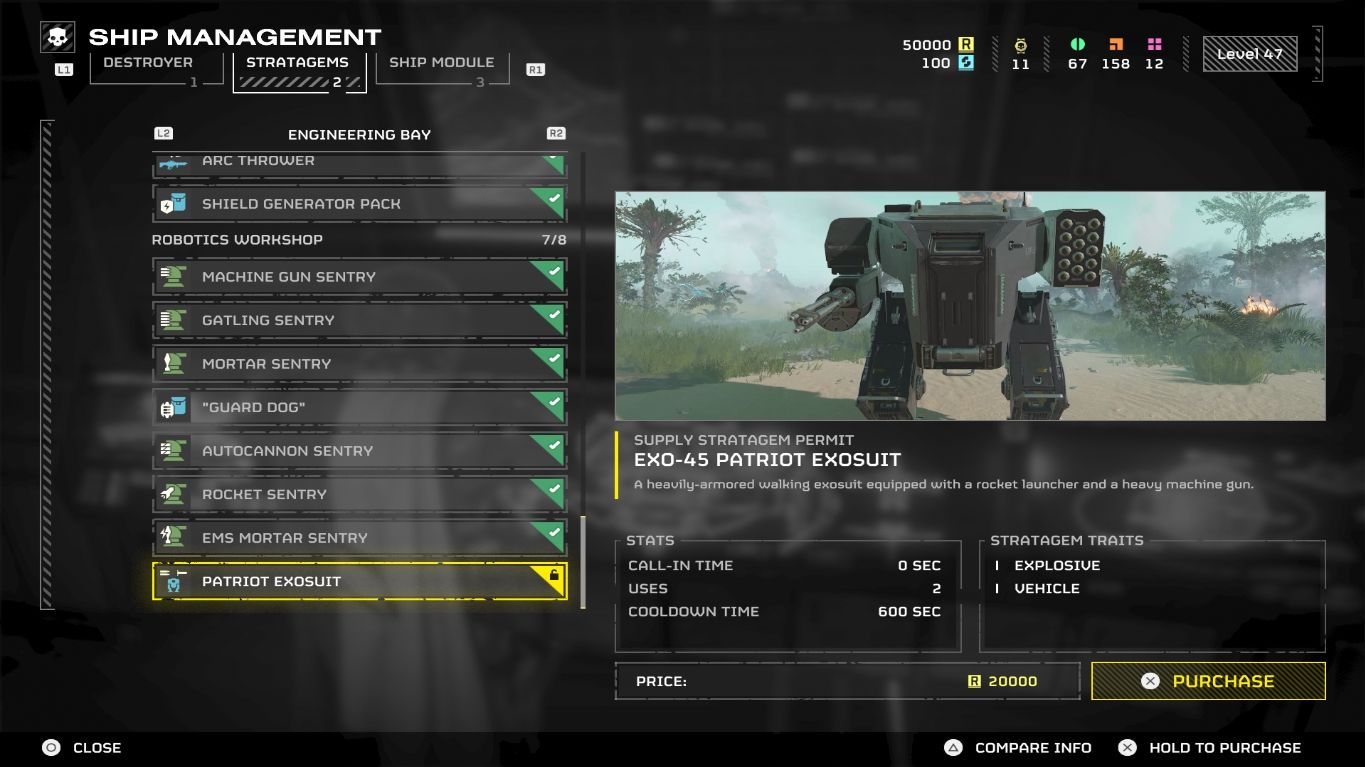
Task: View the Patriot Exosuit preview image
Action: 969,306
